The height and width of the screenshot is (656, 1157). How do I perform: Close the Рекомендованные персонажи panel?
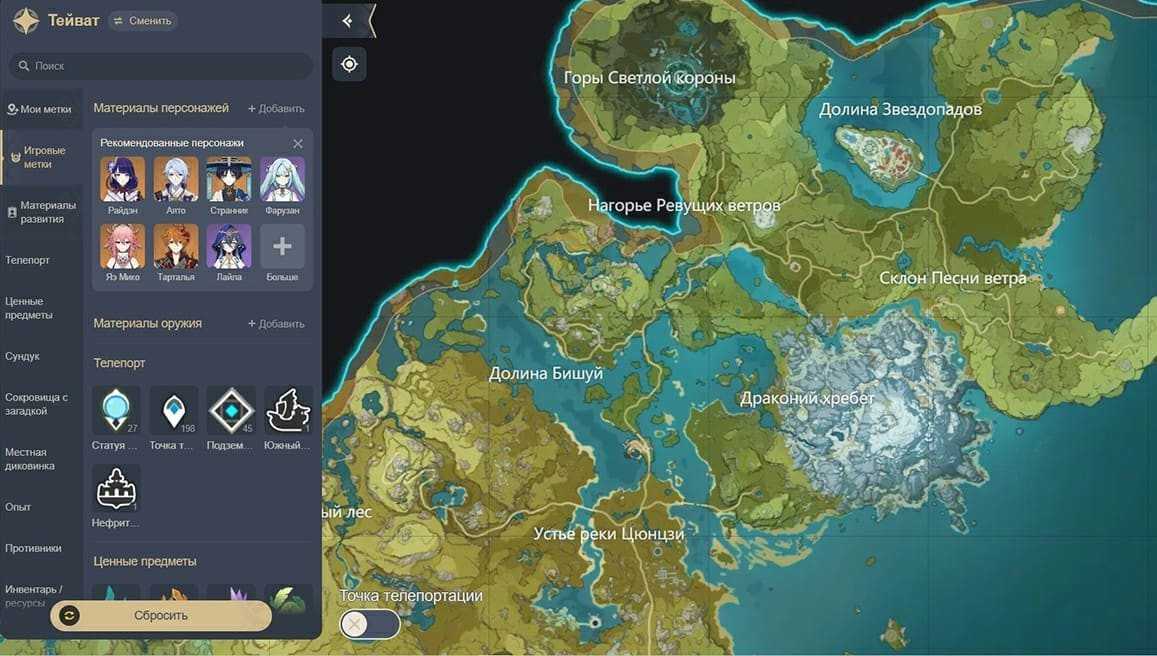pos(298,144)
